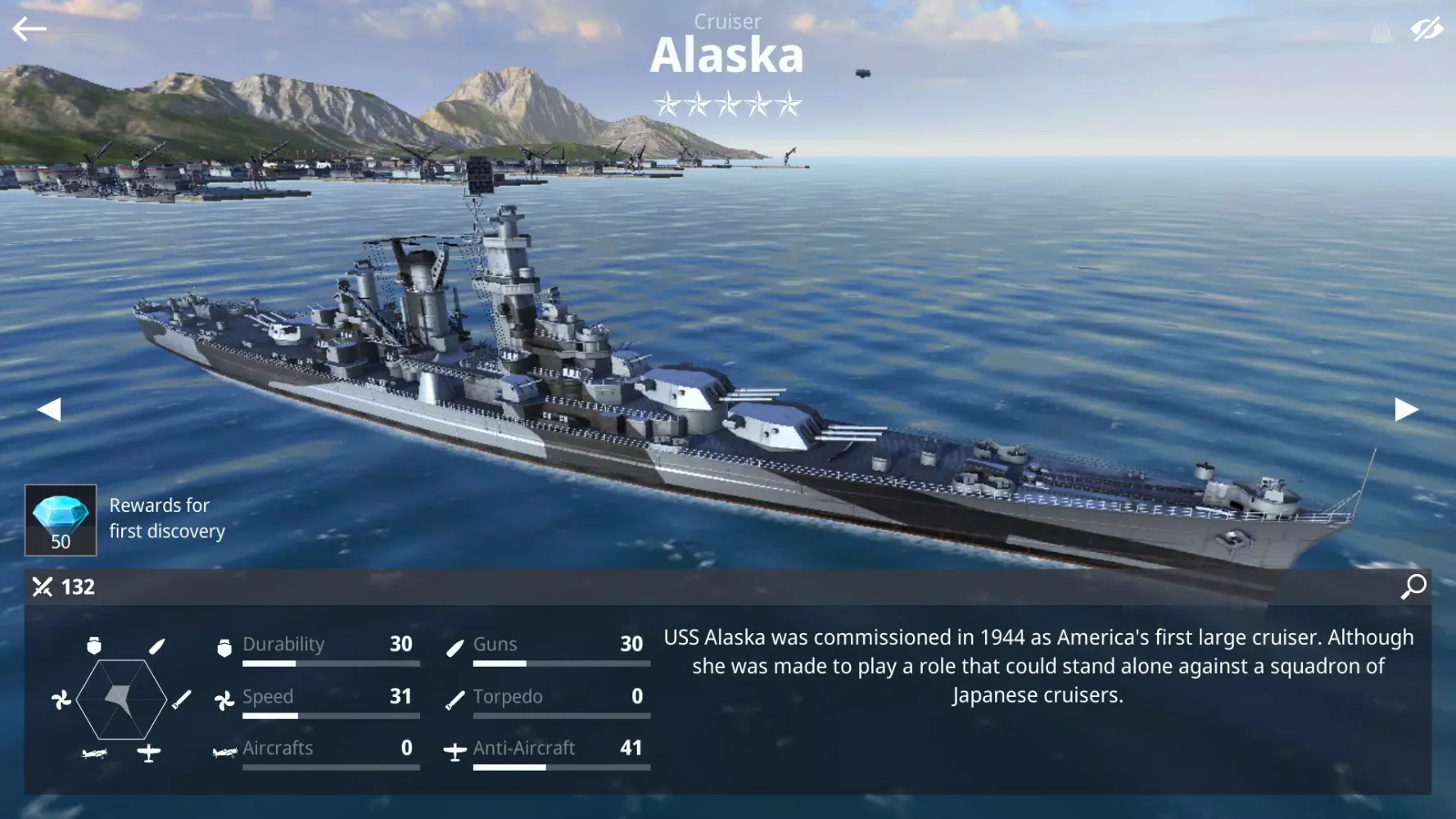Show the previous ship via left arrow
The width and height of the screenshot is (1456, 819).
[x=49, y=409]
